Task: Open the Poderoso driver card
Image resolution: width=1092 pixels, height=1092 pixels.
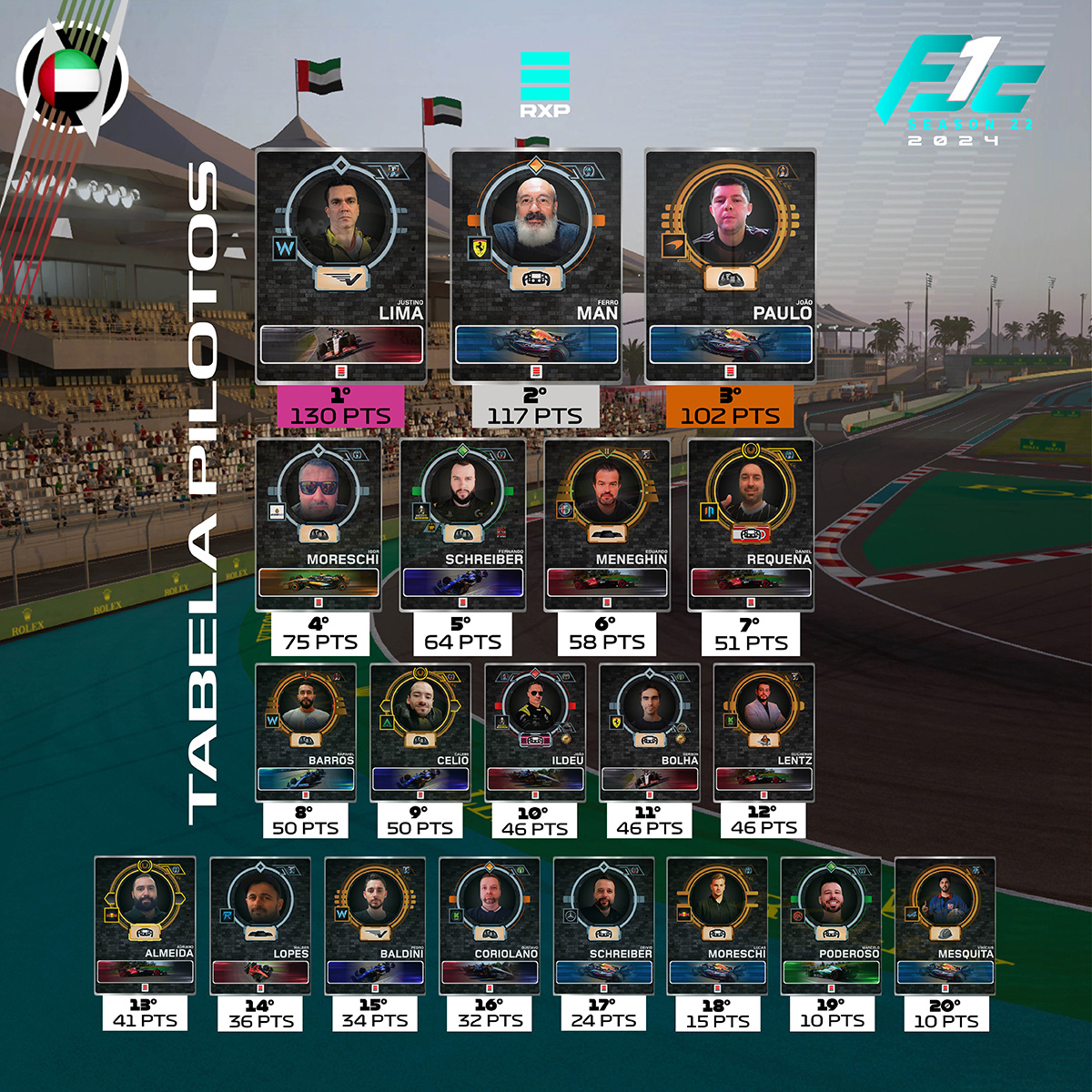Action: pyautogui.click(x=831, y=925)
